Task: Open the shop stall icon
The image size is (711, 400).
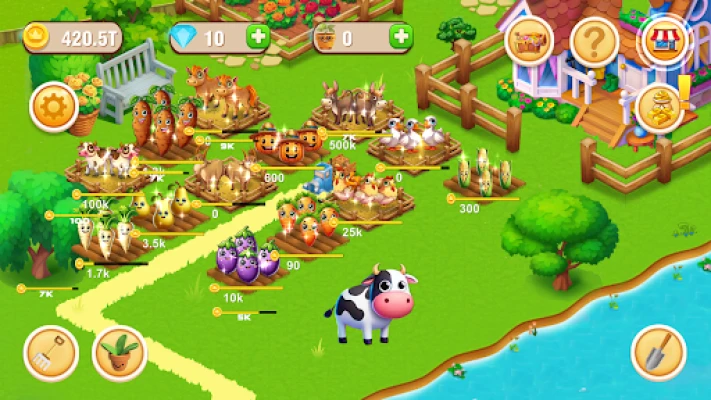Action: pos(662,42)
